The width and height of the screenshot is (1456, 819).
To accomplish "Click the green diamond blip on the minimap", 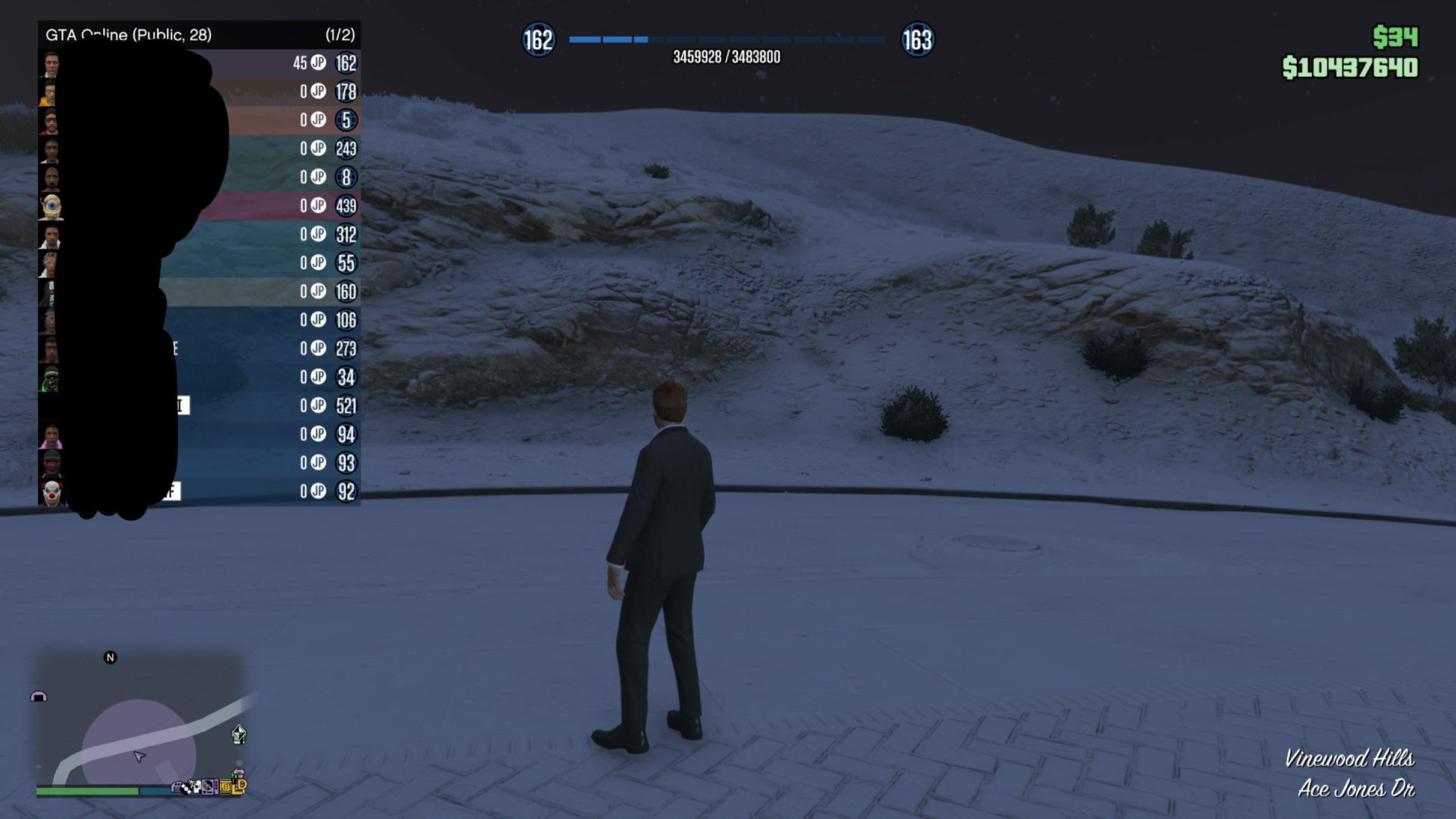I will pyautogui.click(x=239, y=734).
